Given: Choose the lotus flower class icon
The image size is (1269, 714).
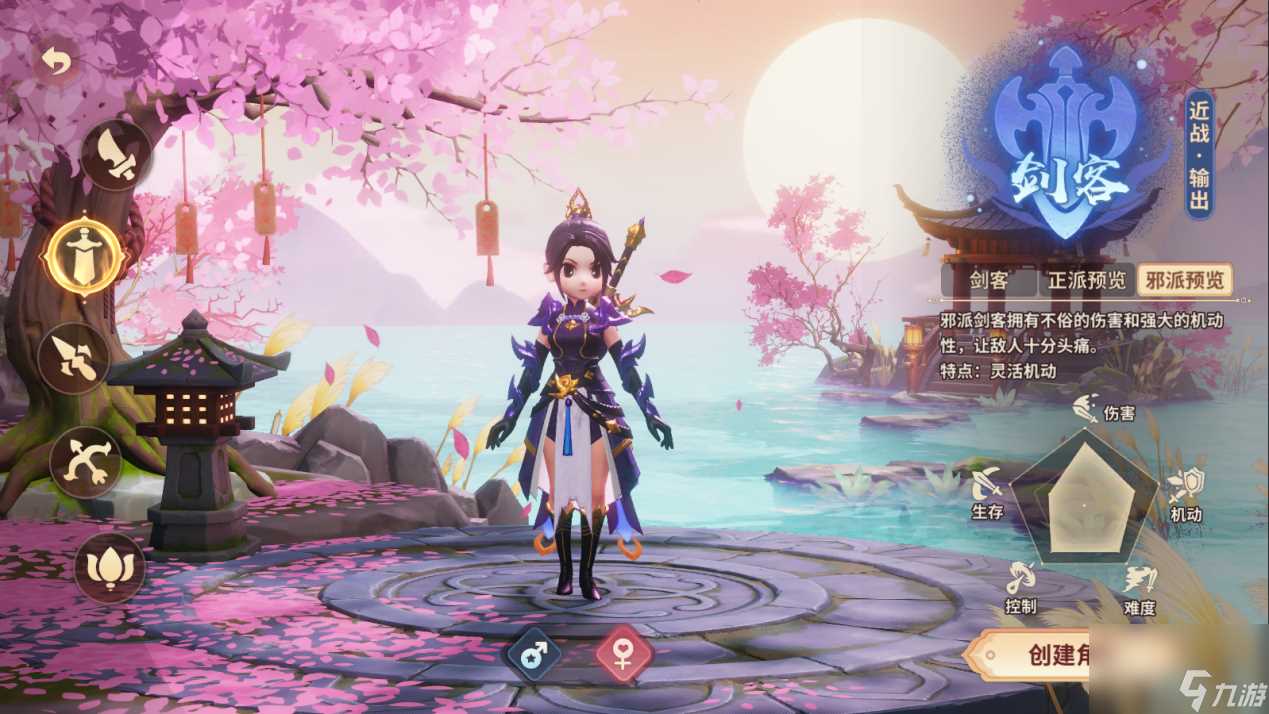Looking at the screenshot, I should tap(110, 568).
